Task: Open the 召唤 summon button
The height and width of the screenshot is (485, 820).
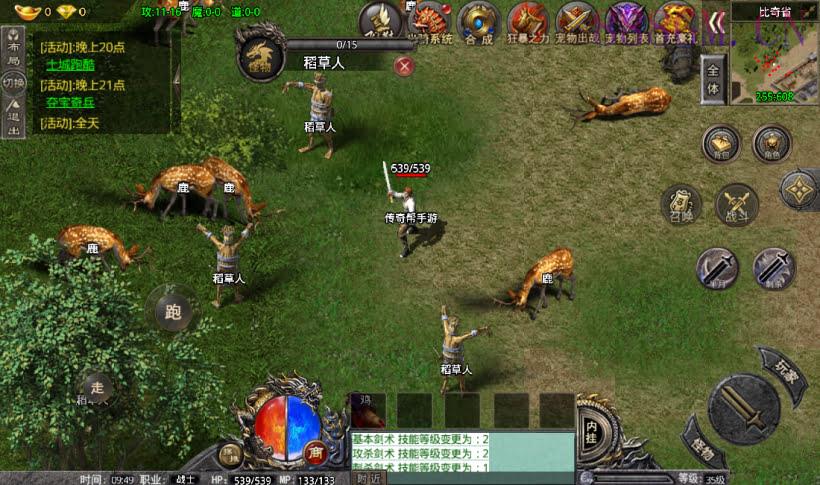Action: [x=681, y=206]
